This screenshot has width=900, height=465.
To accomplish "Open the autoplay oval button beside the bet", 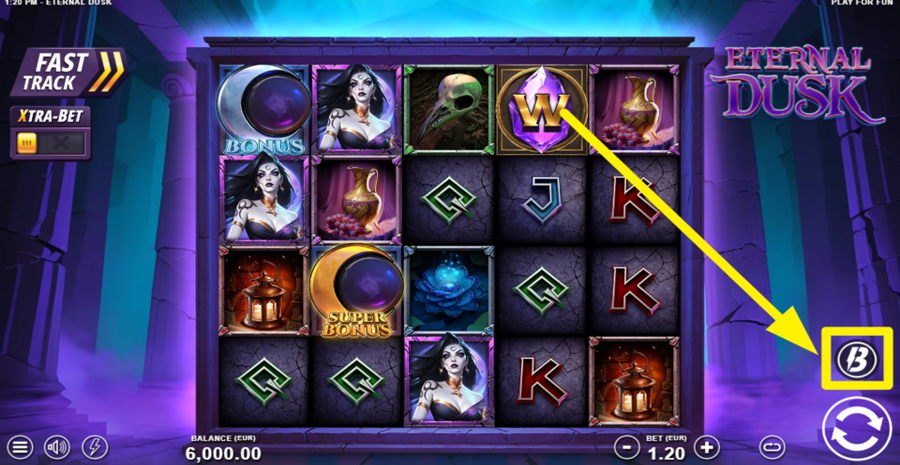I will pyautogui.click(x=770, y=447).
